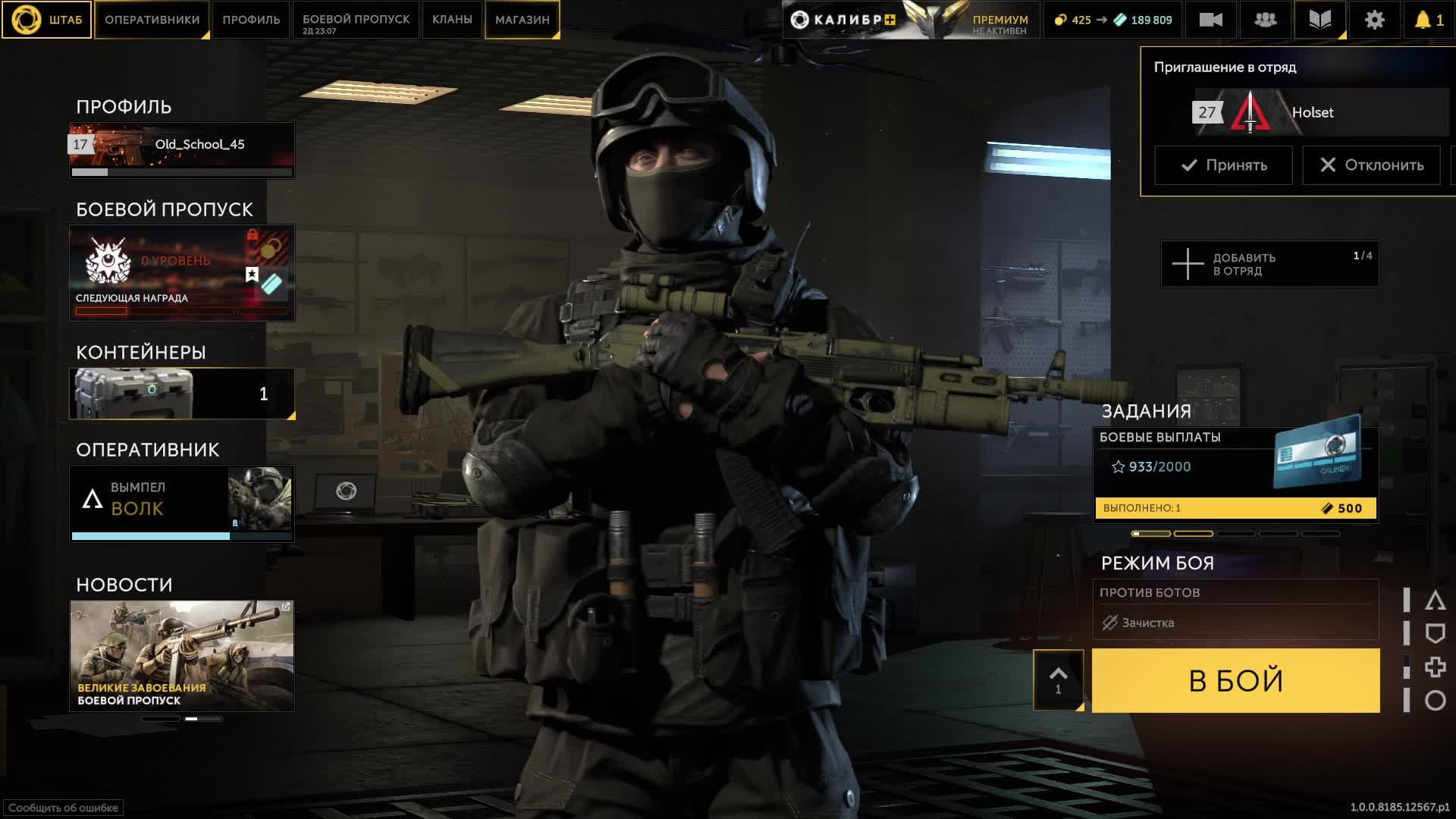Switch to the Оперативники tab

coord(152,20)
